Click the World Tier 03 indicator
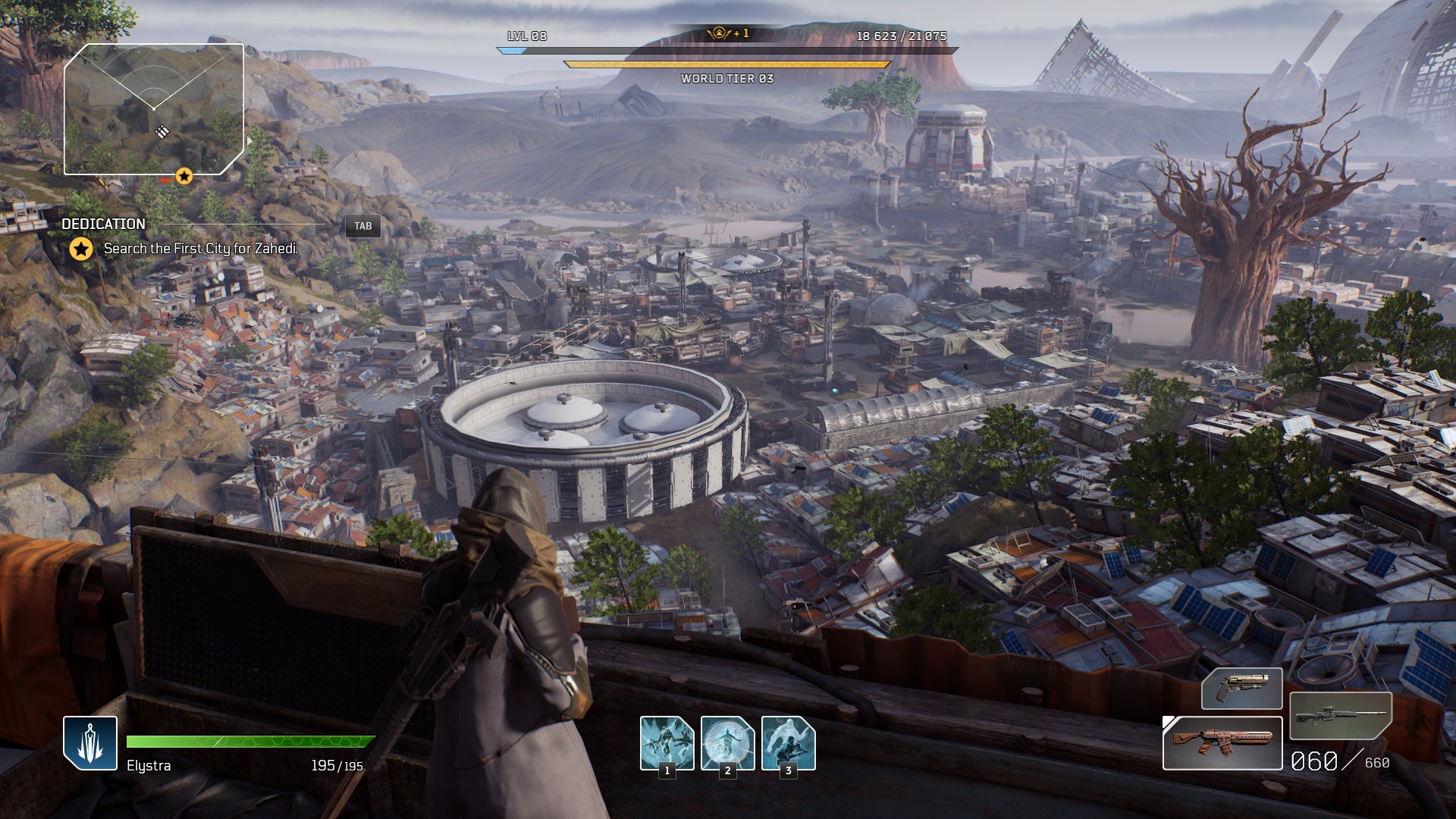Screen dimensions: 1456x819 (x=726, y=79)
